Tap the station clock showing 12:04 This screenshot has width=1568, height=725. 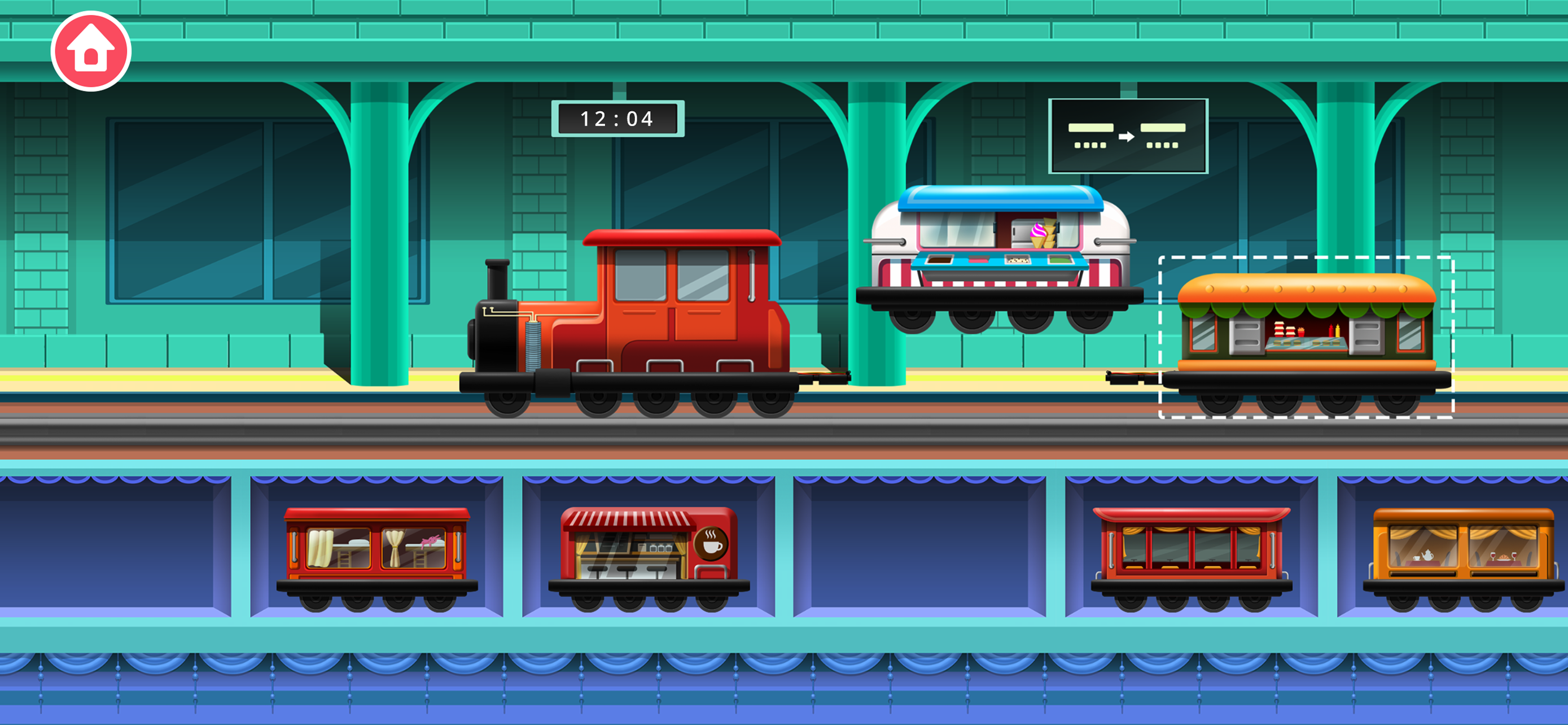pos(618,119)
